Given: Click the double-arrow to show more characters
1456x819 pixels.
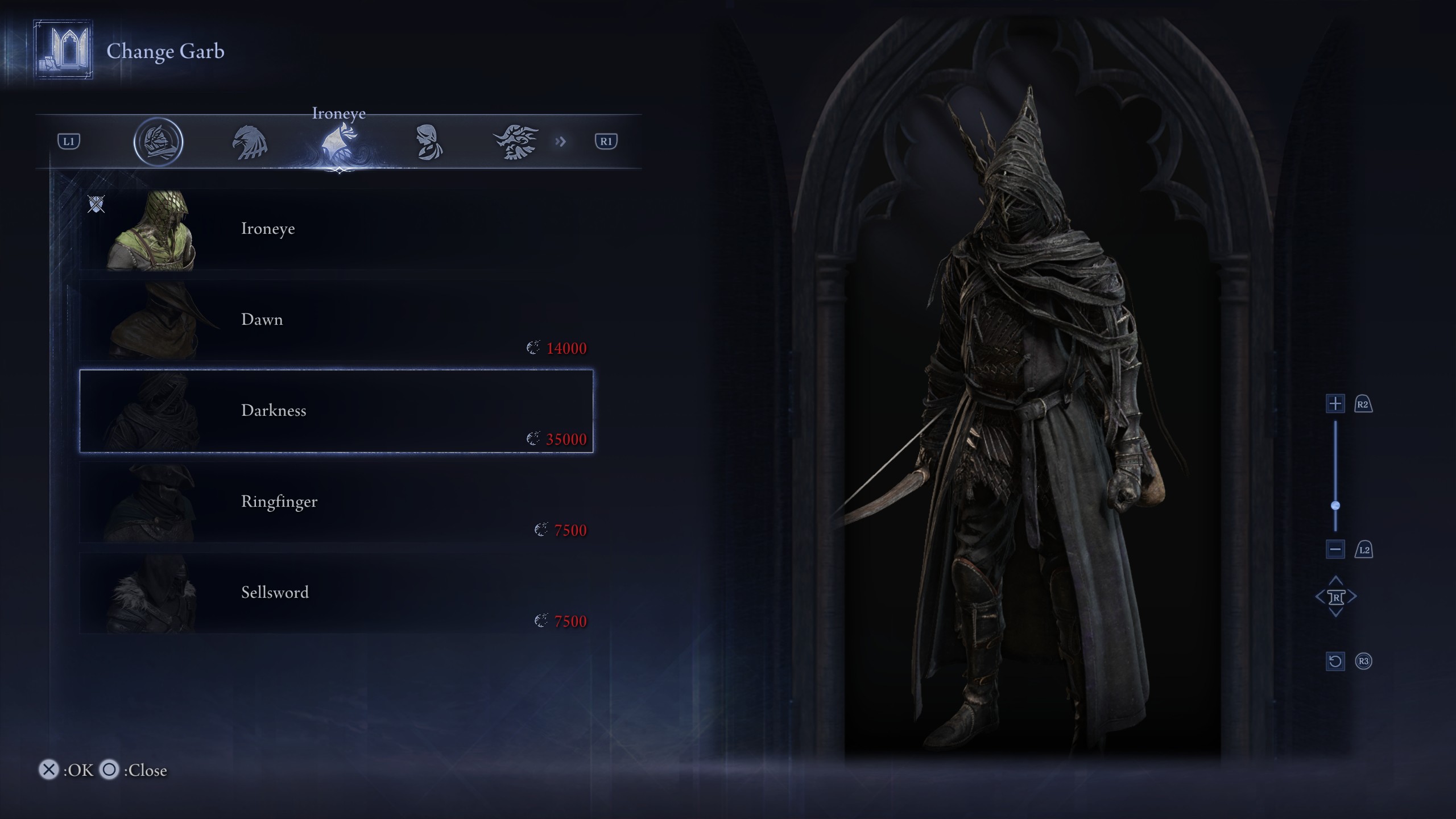Looking at the screenshot, I should pos(561,142).
